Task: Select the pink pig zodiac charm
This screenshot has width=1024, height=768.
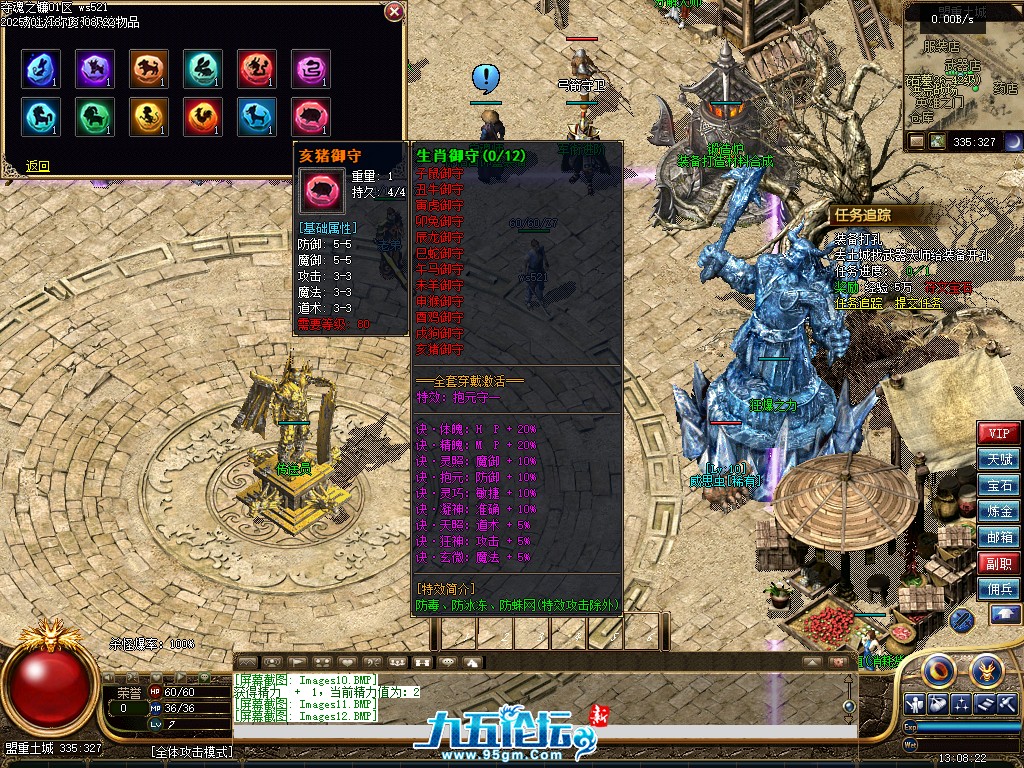Action: coord(310,117)
